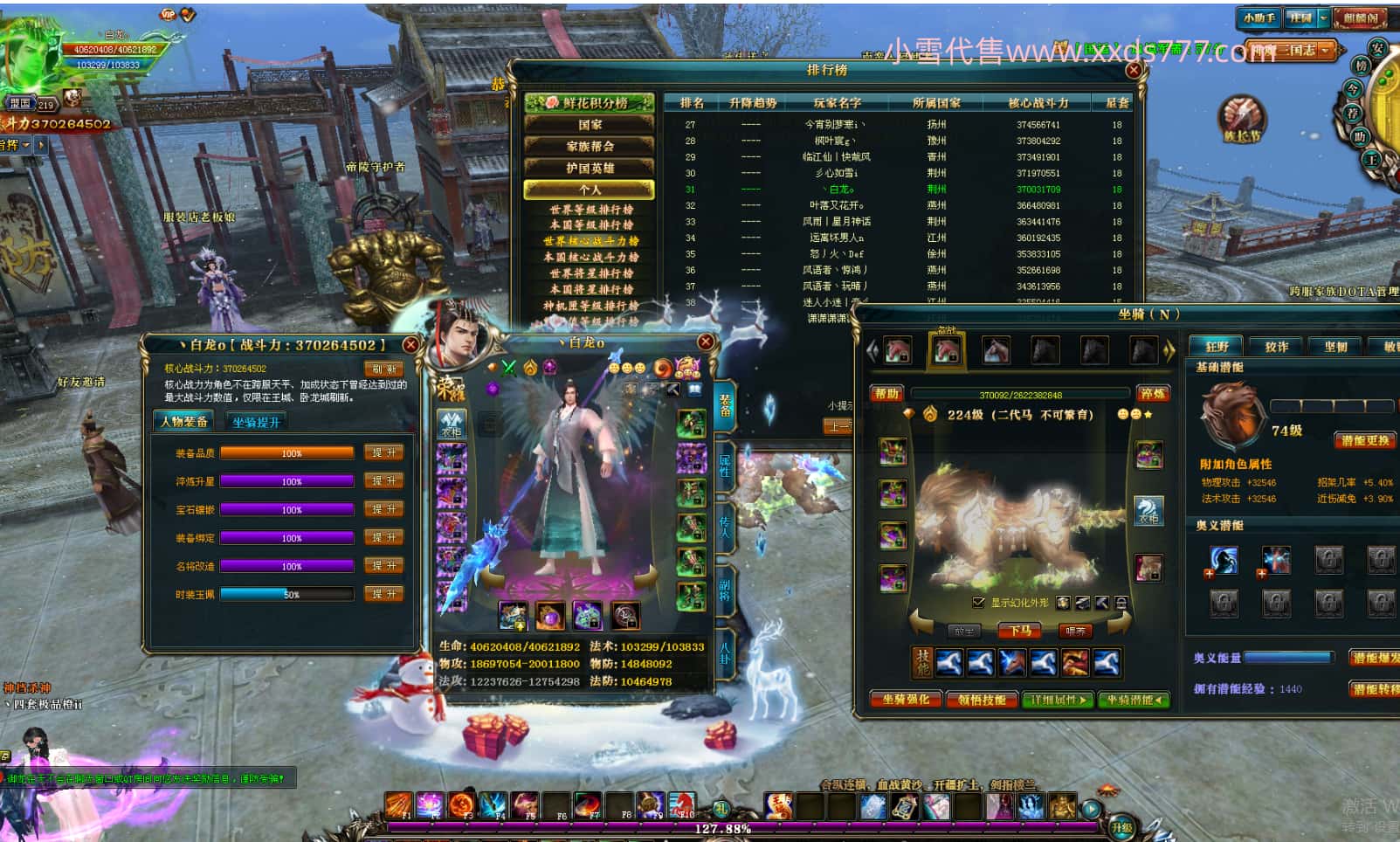Screen dimensions: 1400x842
Task: Click the 领悟技能 learn skill button
Action: [982, 700]
